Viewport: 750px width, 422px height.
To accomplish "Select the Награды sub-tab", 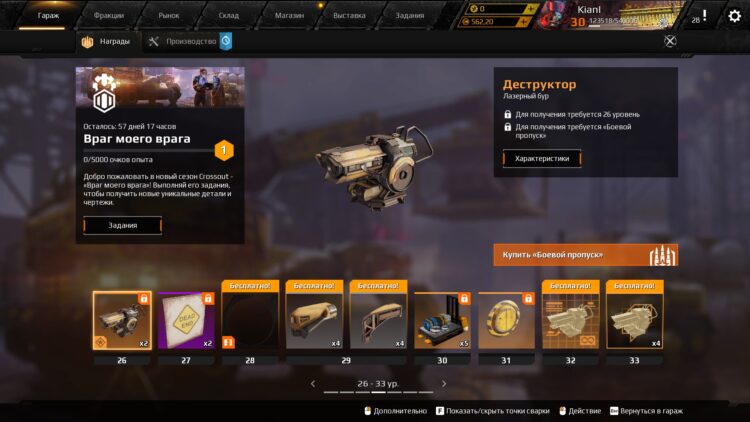I will point(106,42).
